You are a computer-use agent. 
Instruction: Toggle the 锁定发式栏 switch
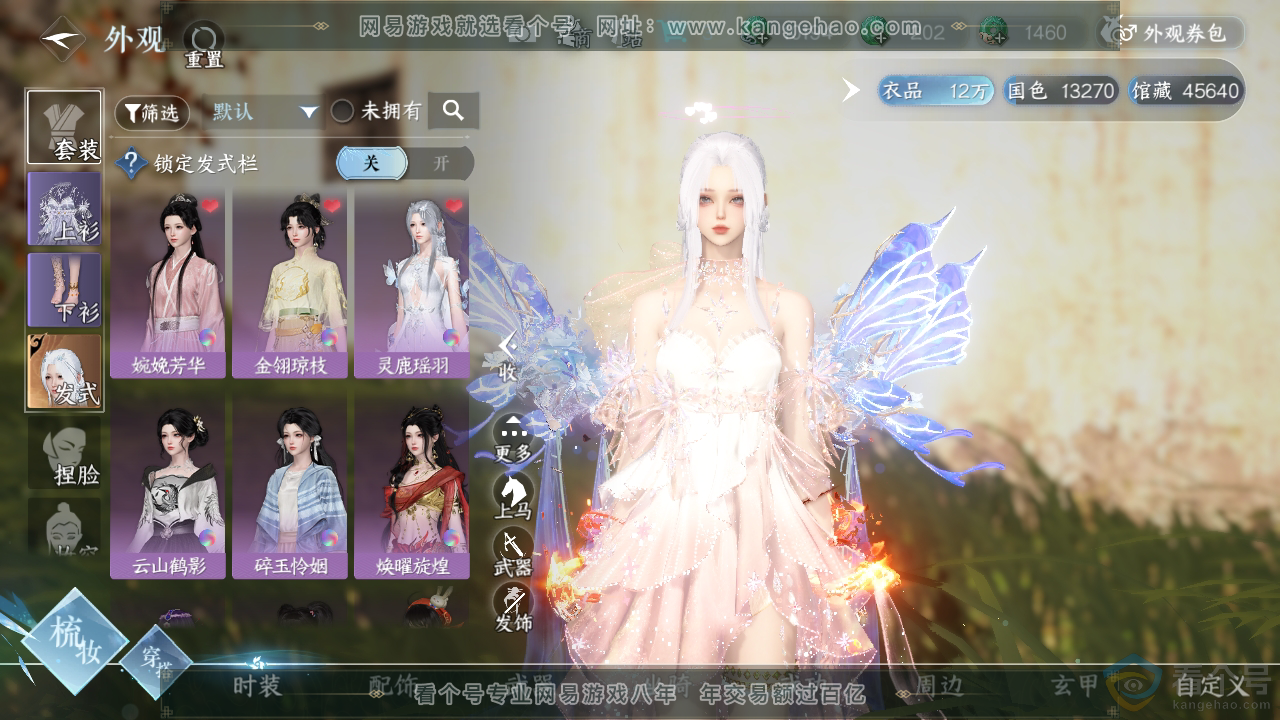(404, 163)
